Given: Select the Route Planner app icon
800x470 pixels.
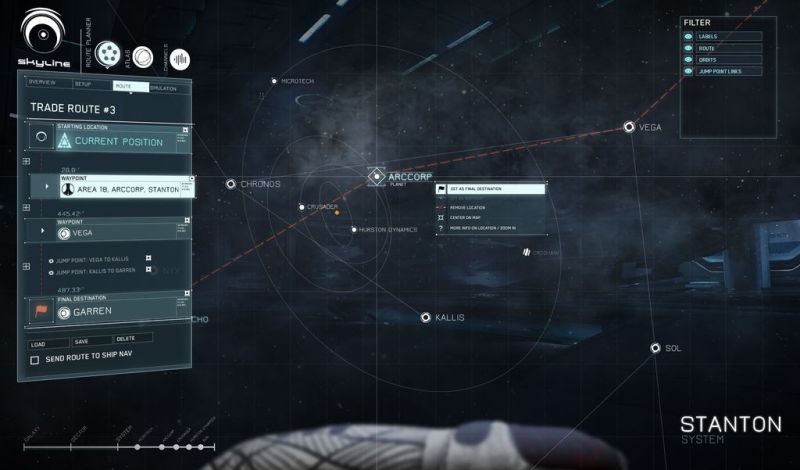Looking at the screenshot, I should click(x=107, y=55).
